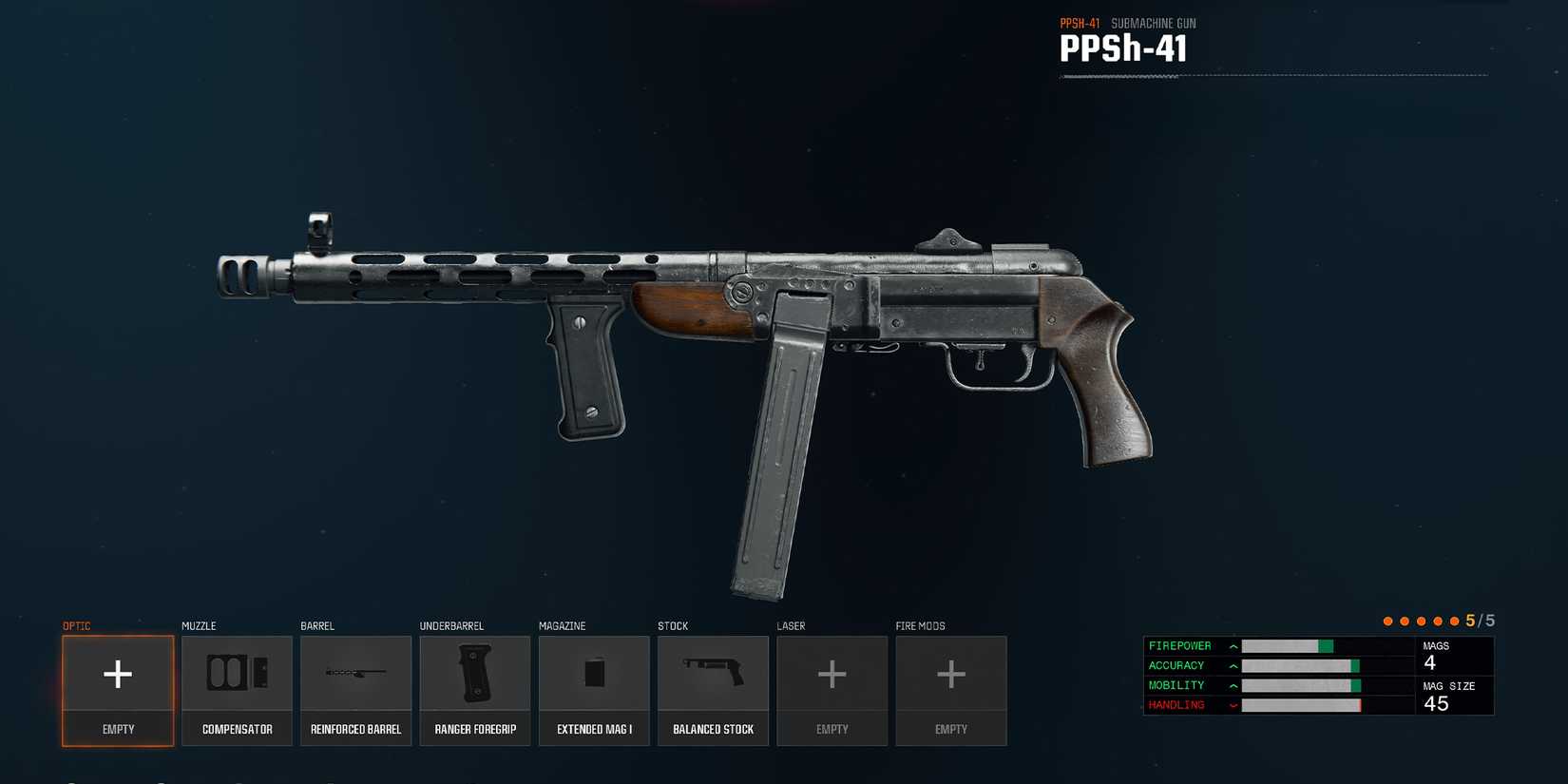The image size is (1568, 784).
Task: Click the first orange attachment dot
Action: point(1387,620)
